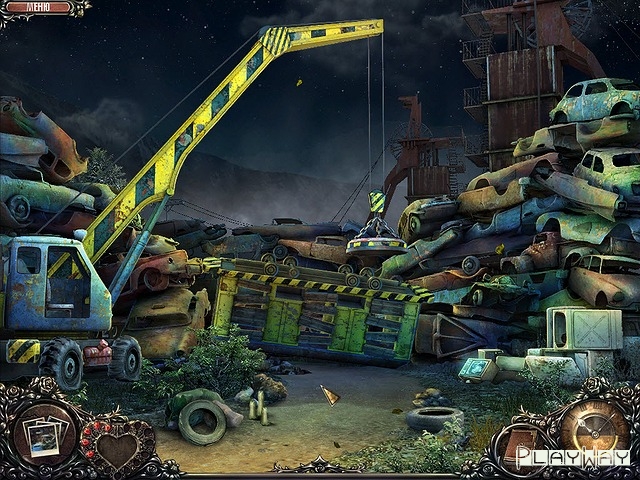Open the photographs collection icon
This screenshot has width=640, height=480.
coord(44,435)
